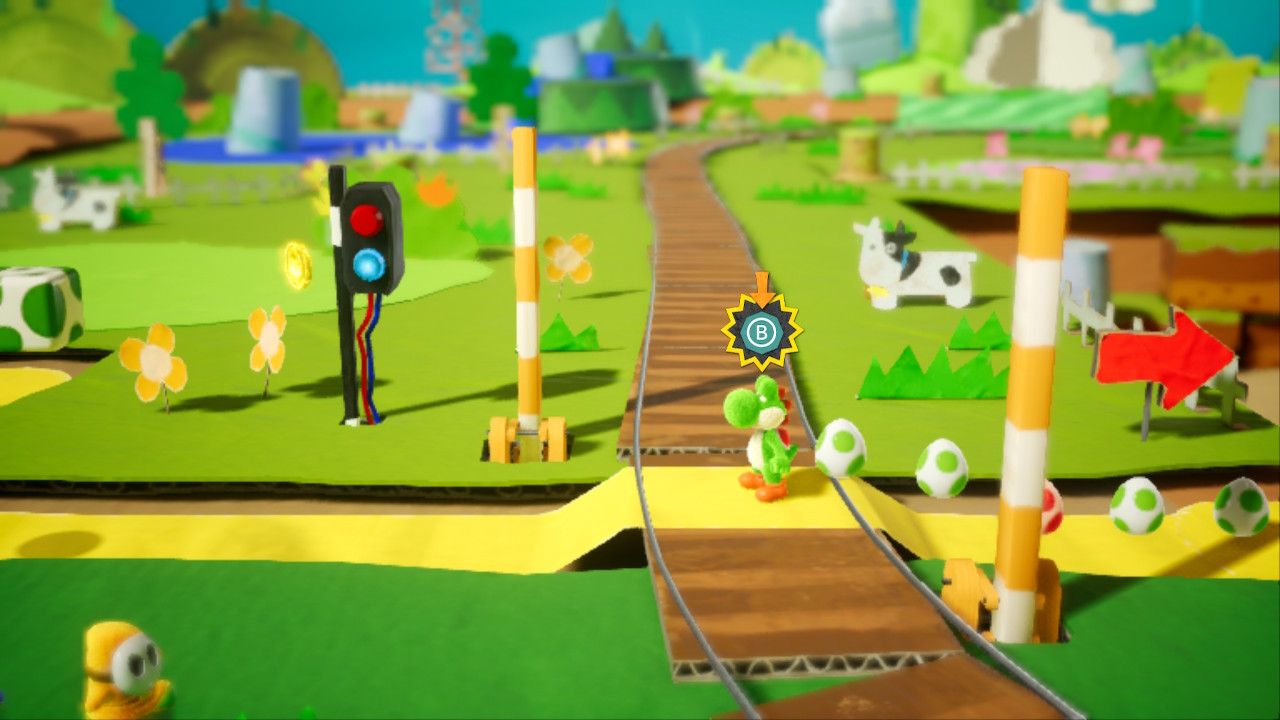This screenshot has width=1280, height=720.
Task: Click the red Yoshi egg in the trail
Action: 1053,507
